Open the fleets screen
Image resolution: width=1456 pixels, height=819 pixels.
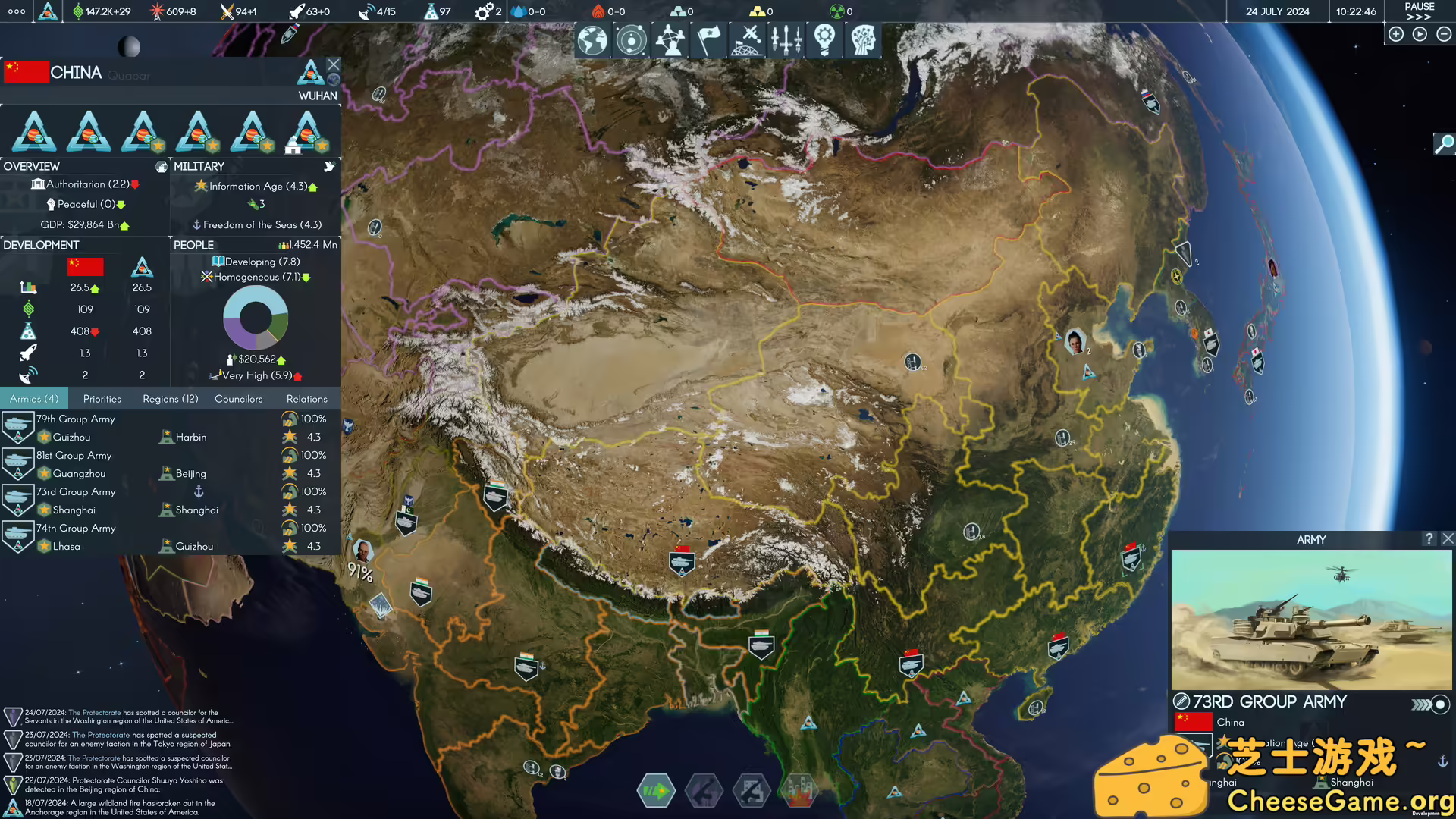[x=785, y=40]
